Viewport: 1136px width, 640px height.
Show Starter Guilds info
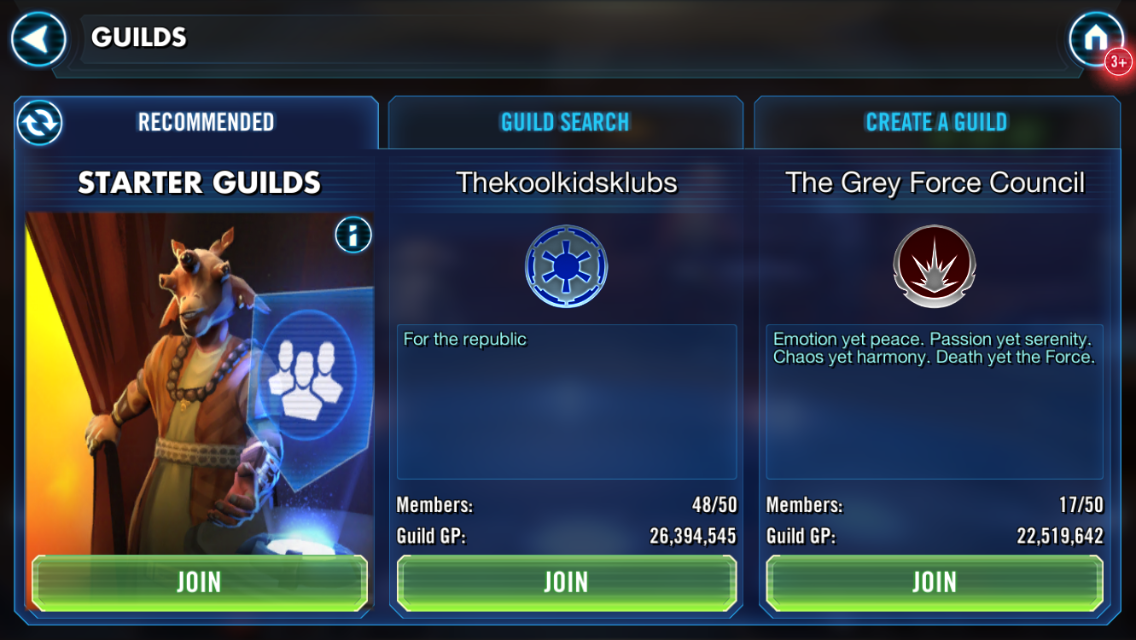pos(353,236)
